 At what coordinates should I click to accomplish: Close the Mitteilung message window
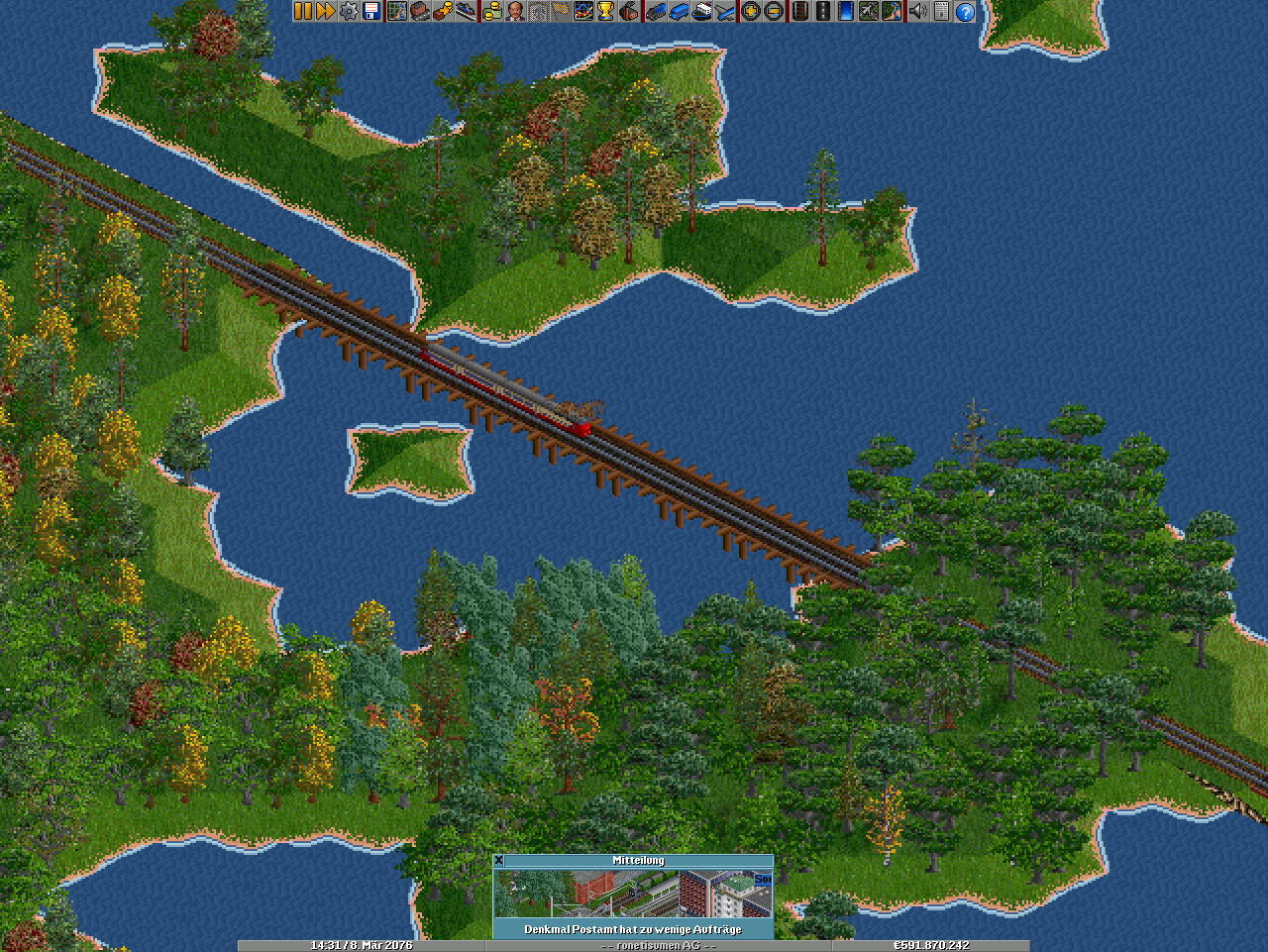499,861
